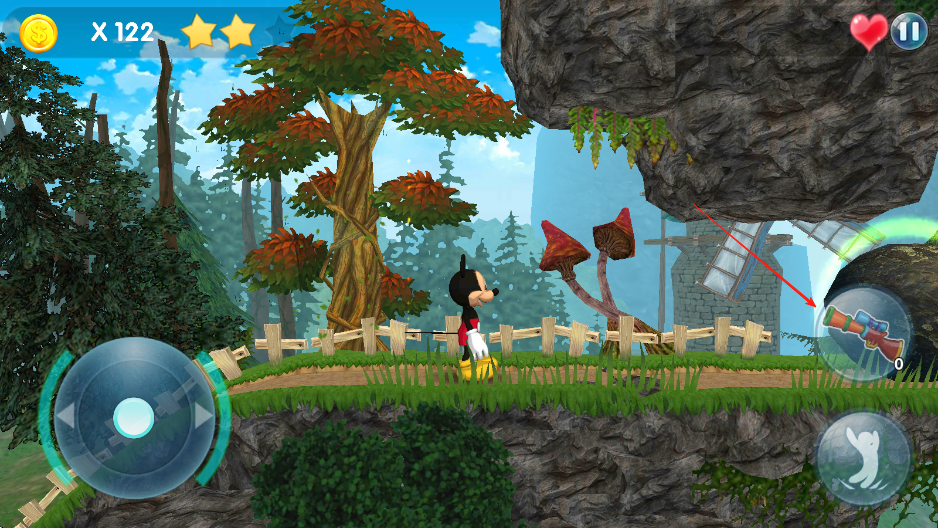Pause the game with the pause button
The width and height of the screenshot is (938, 528).
(x=908, y=31)
